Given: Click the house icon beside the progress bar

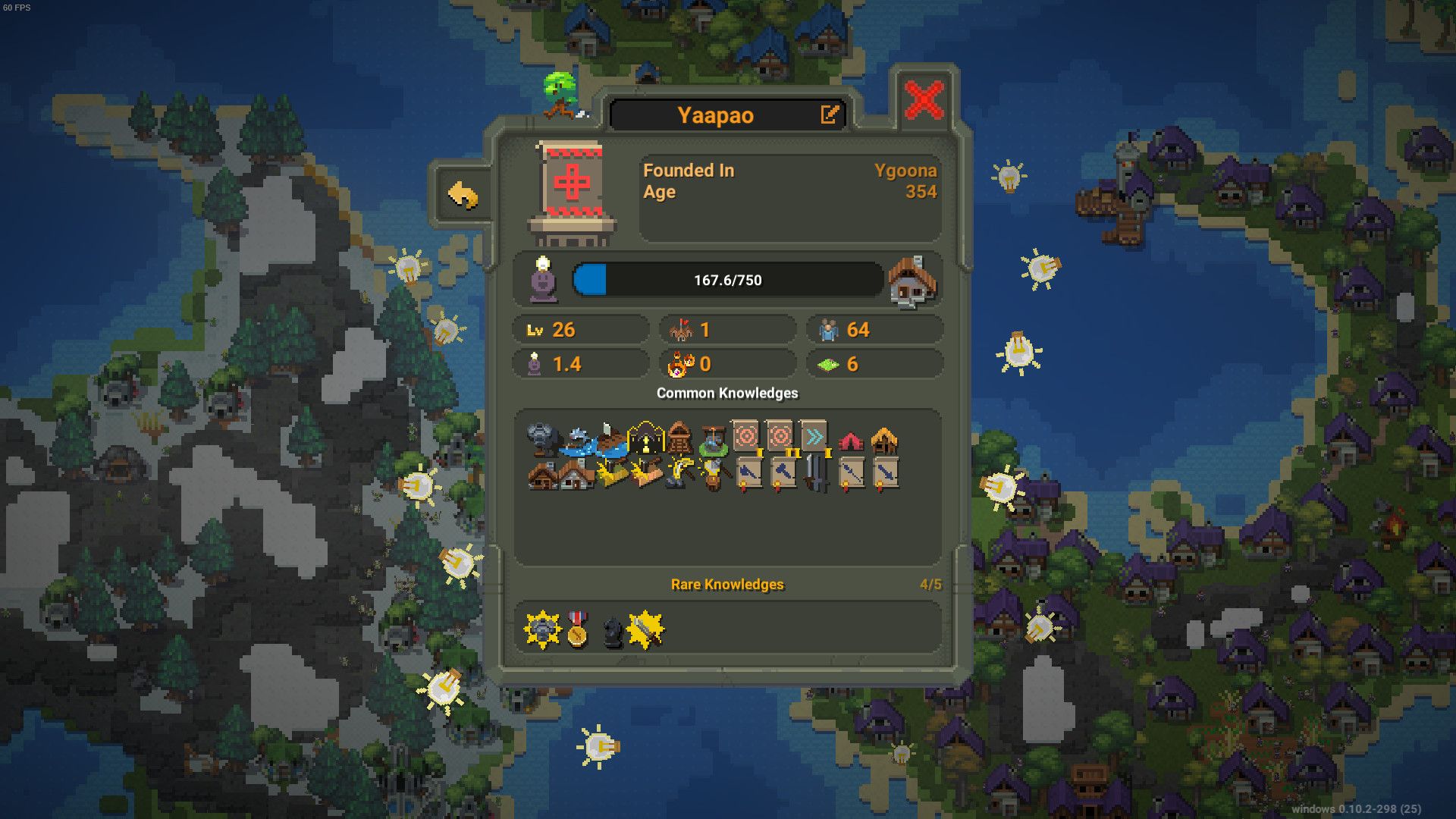Looking at the screenshot, I should (913, 281).
